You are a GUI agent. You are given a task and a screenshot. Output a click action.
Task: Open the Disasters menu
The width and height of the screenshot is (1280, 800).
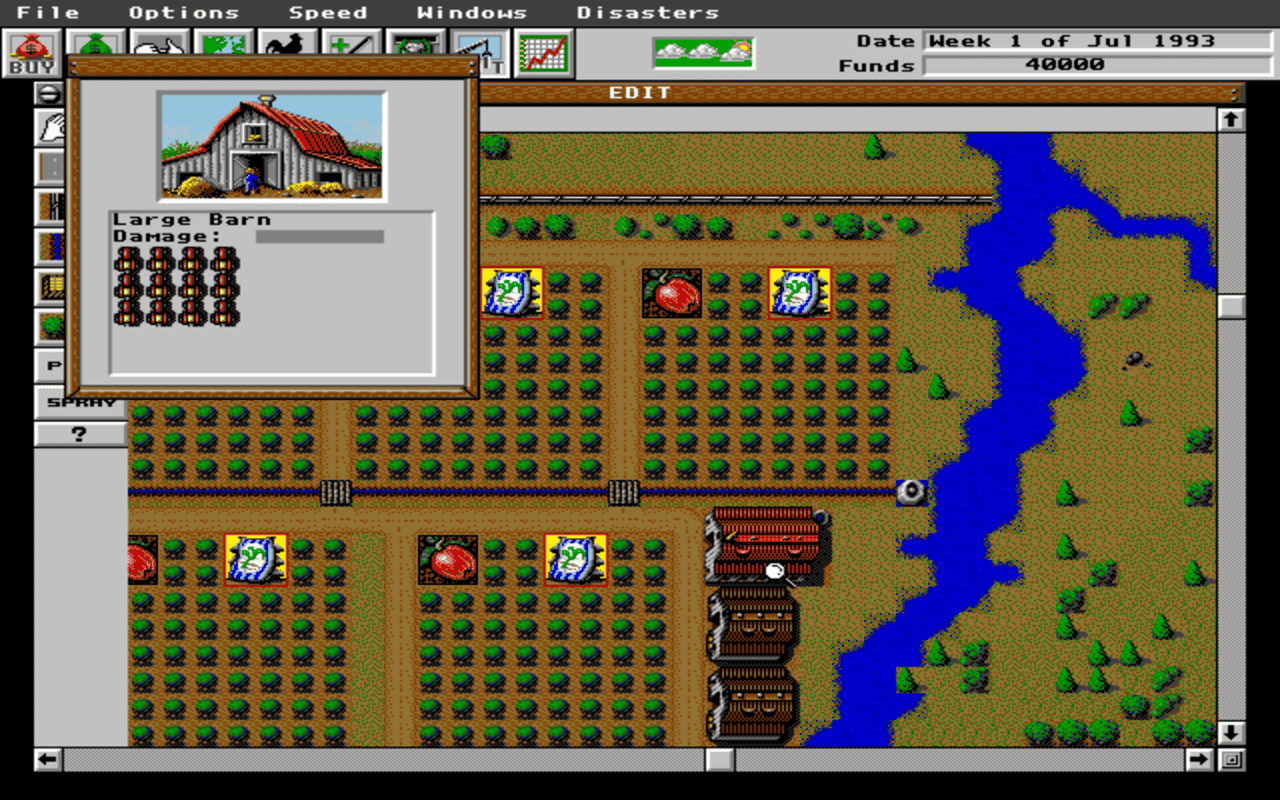point(647,12)
